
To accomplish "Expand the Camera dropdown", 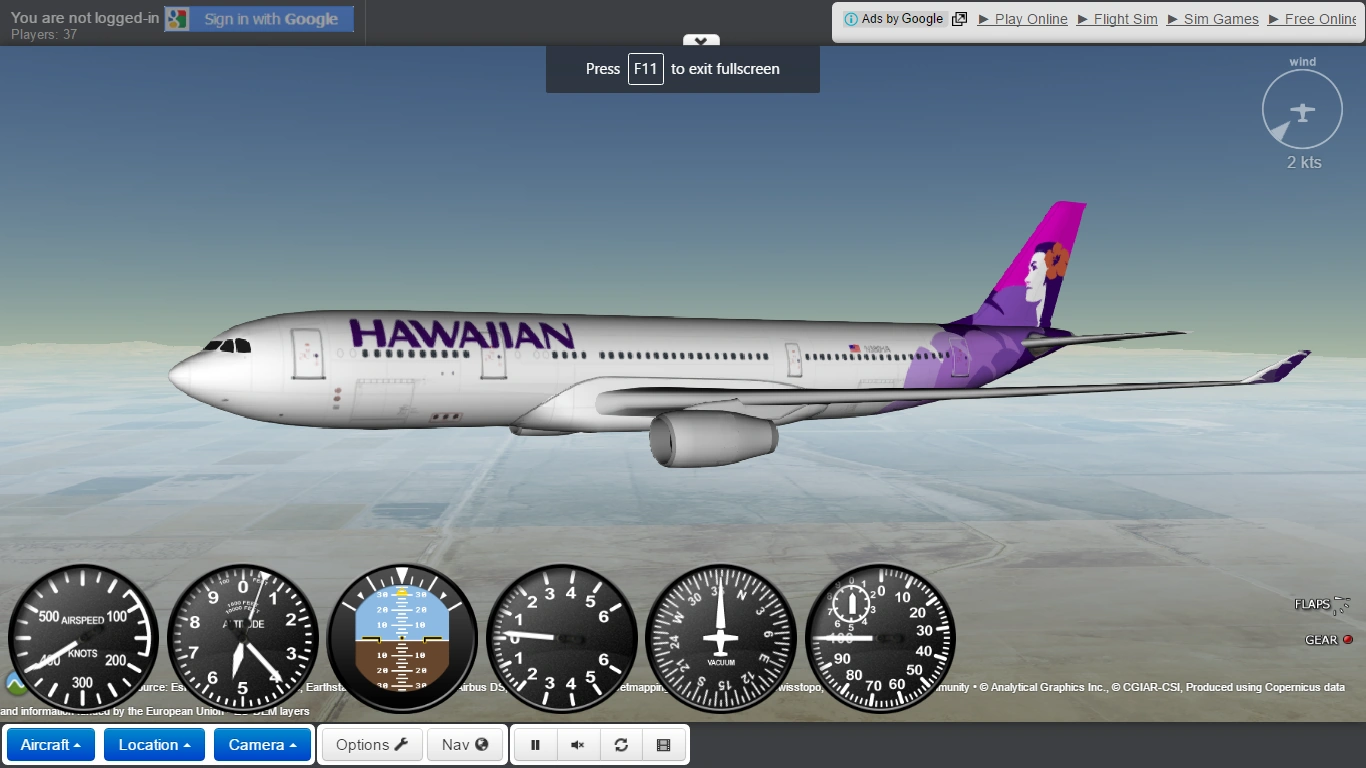I will (x=262, y=744).
